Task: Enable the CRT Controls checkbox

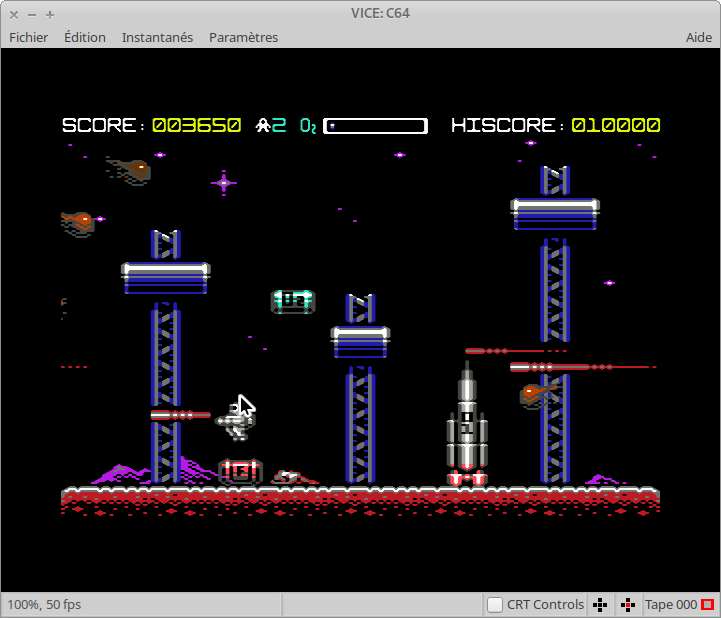Action: point(495,604)
